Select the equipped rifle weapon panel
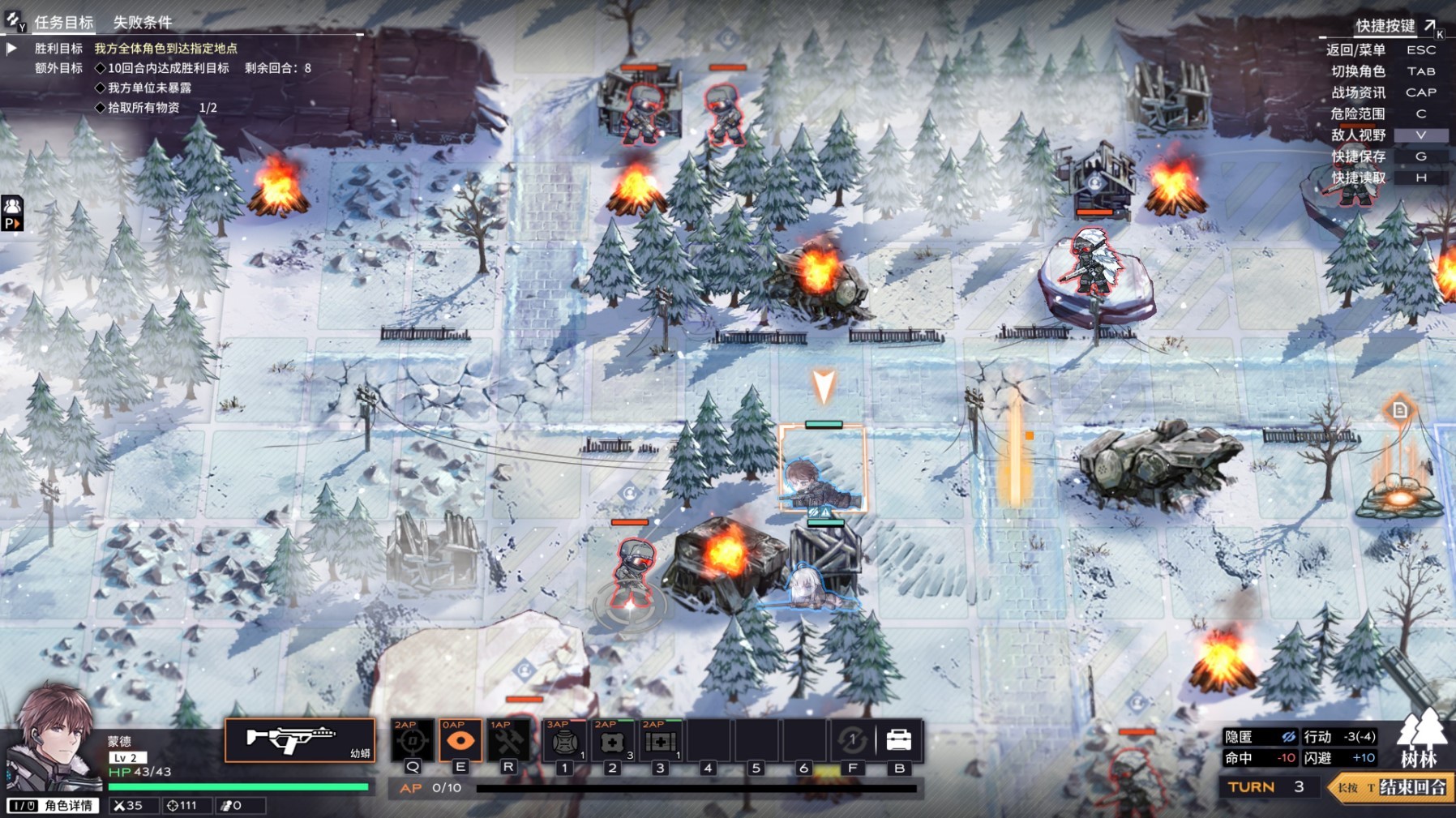Image resolution: width=1456 pixels, height=818 pixels. click(299, 740)
